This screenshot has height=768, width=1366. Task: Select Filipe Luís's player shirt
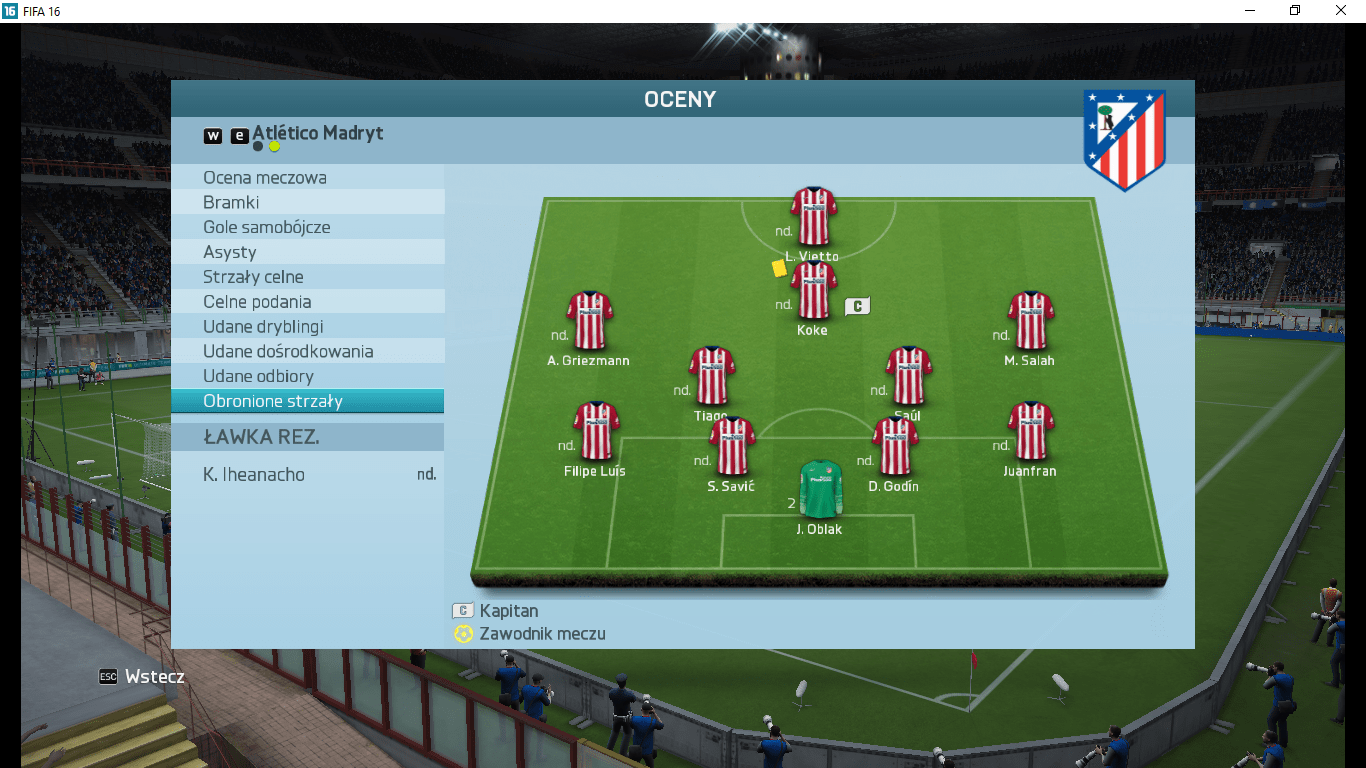click(x=596, y=430)
